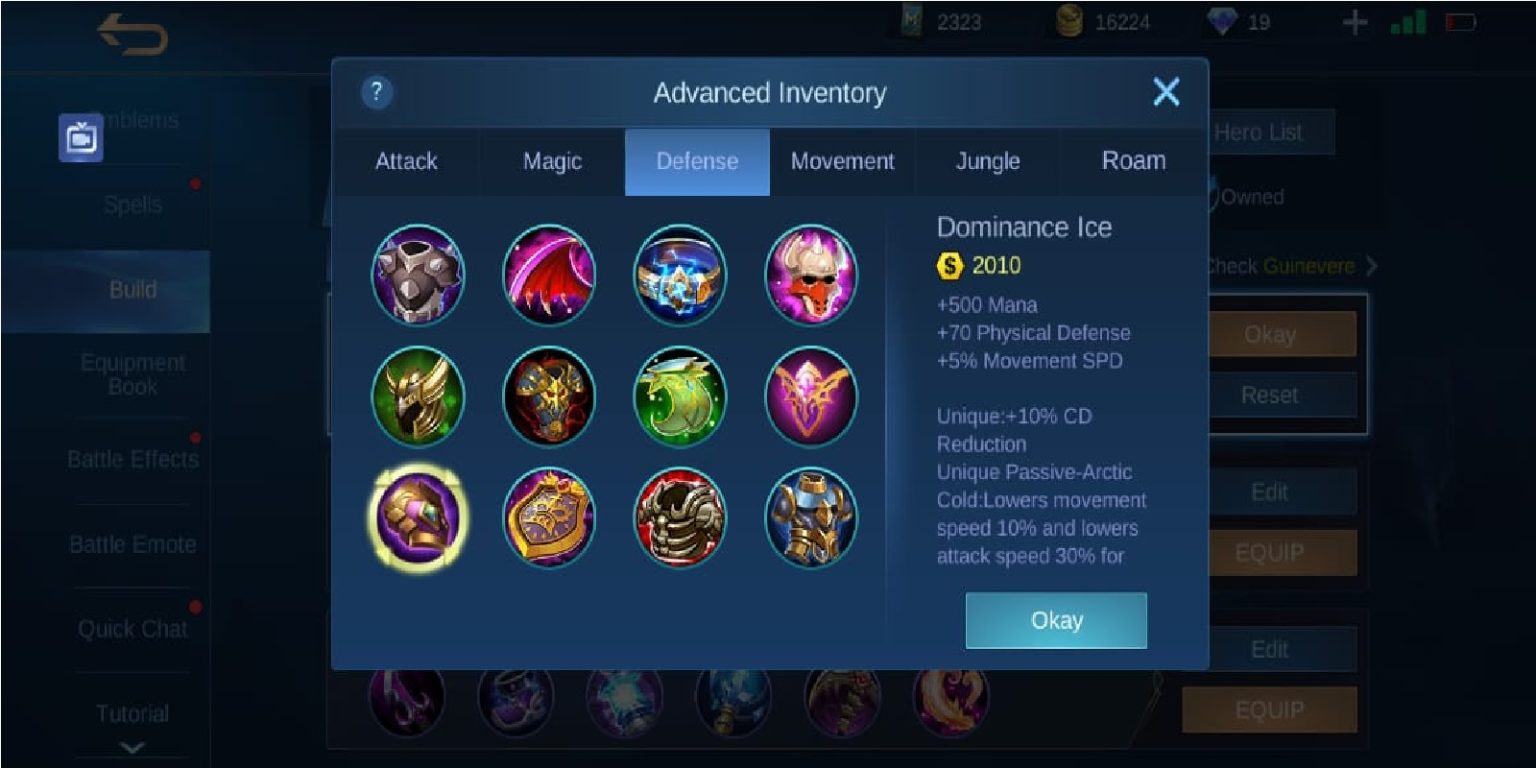Select the Cursed Helmet item icon
The width and height of the screenshot is (1536, 768).
(x=812, y=275)
